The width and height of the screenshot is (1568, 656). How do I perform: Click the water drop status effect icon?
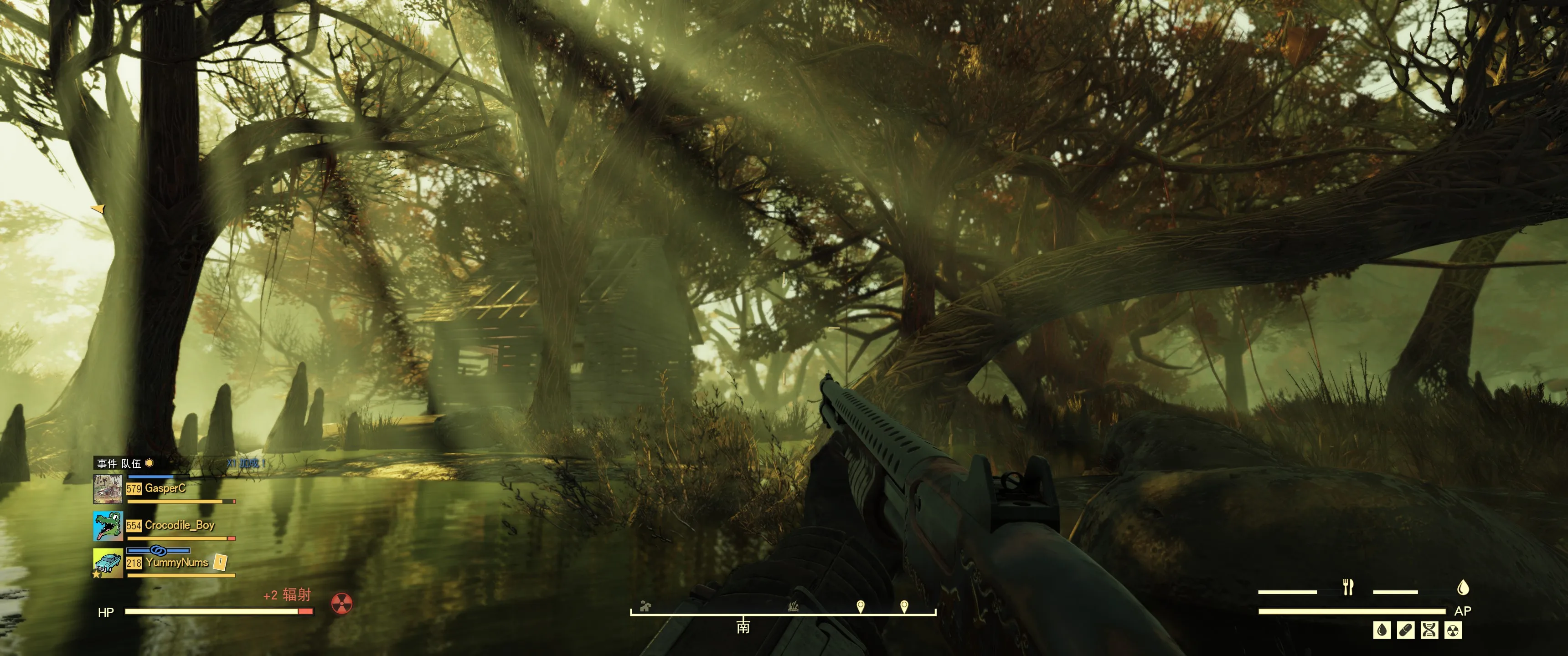click(x=1382, y=630)
